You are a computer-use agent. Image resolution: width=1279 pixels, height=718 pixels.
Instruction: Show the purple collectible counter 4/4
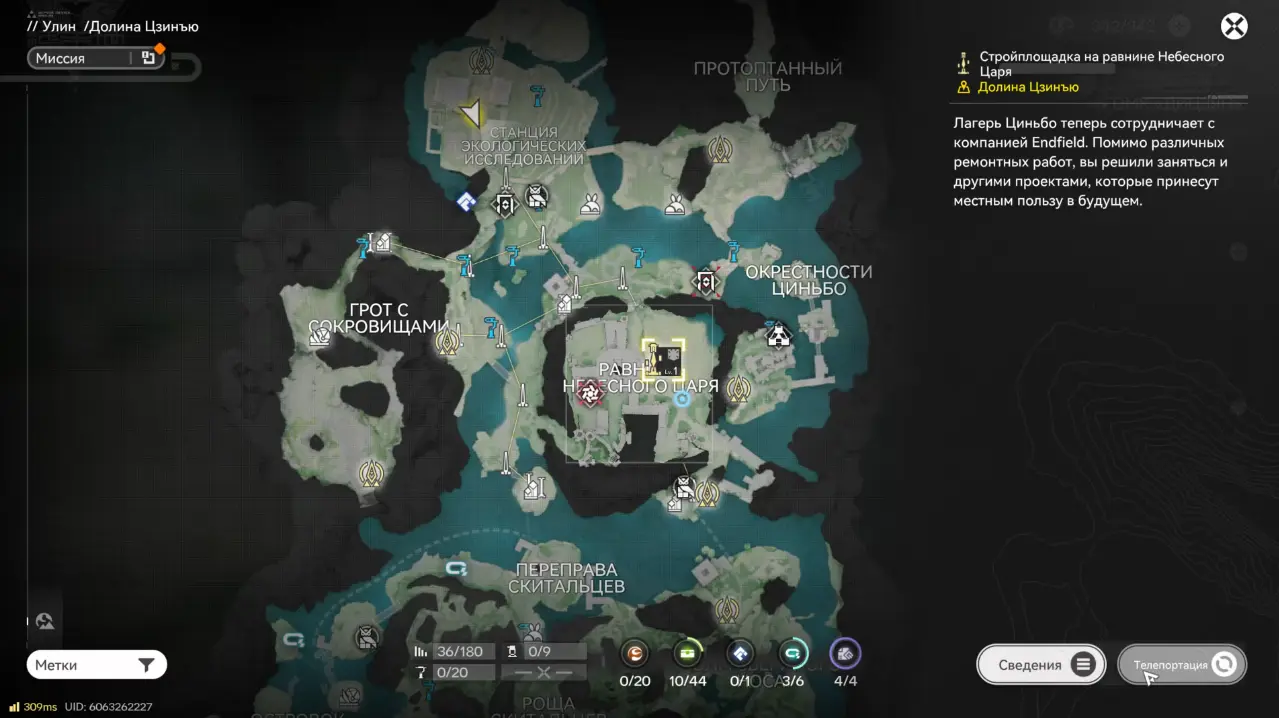845,655
